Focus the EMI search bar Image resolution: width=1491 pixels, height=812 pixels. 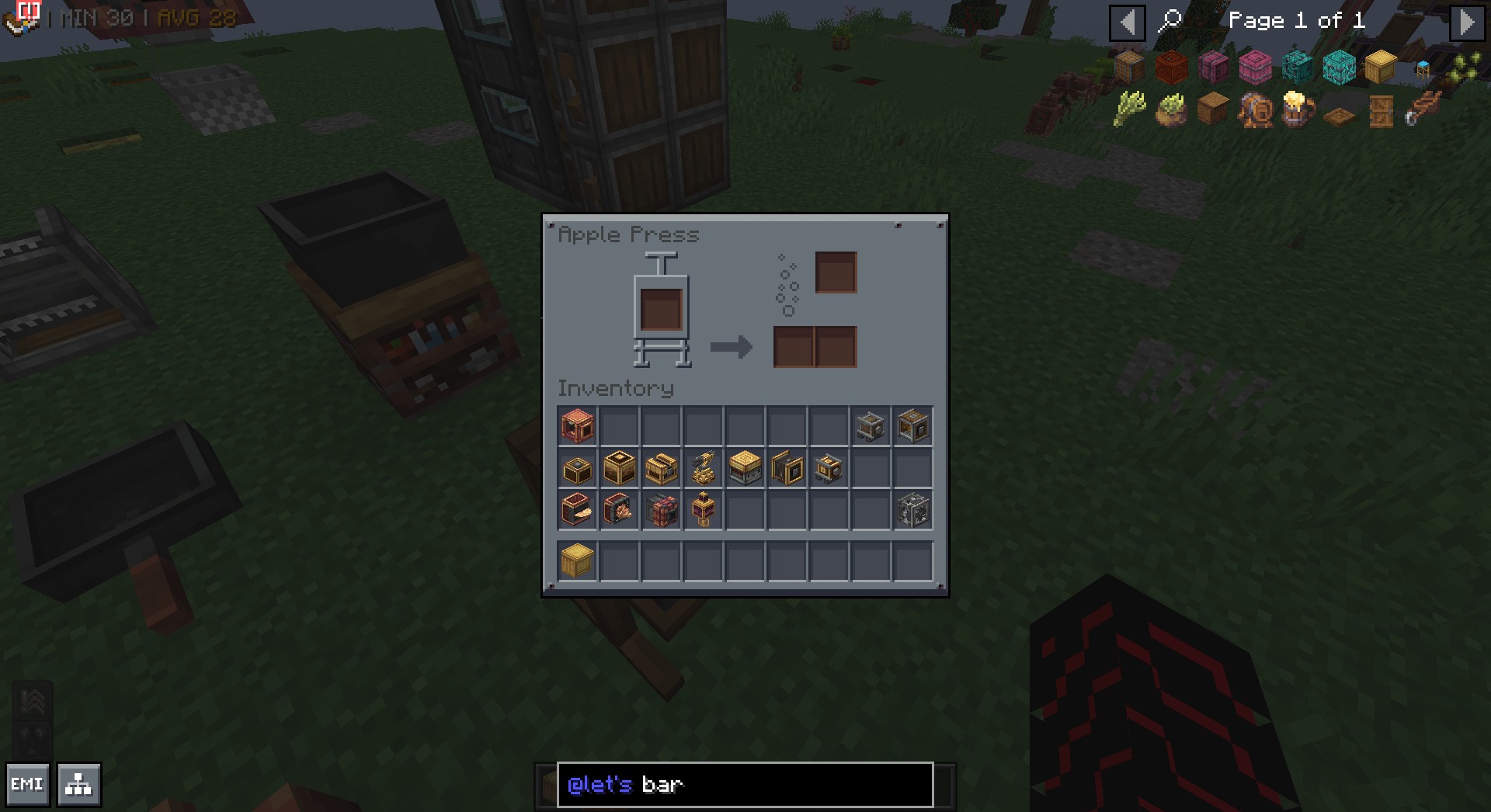(x=744, y=785)
